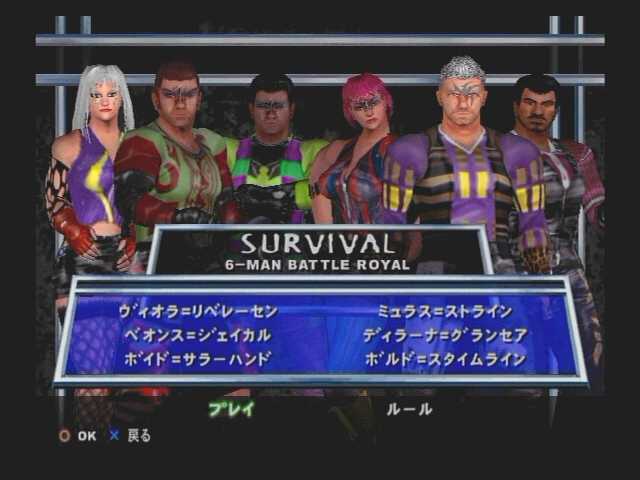The width and height of the screenshot is (640, 480).
Task: Click the ボルド=スタイムライン roster entry
Action: [445, 357]
